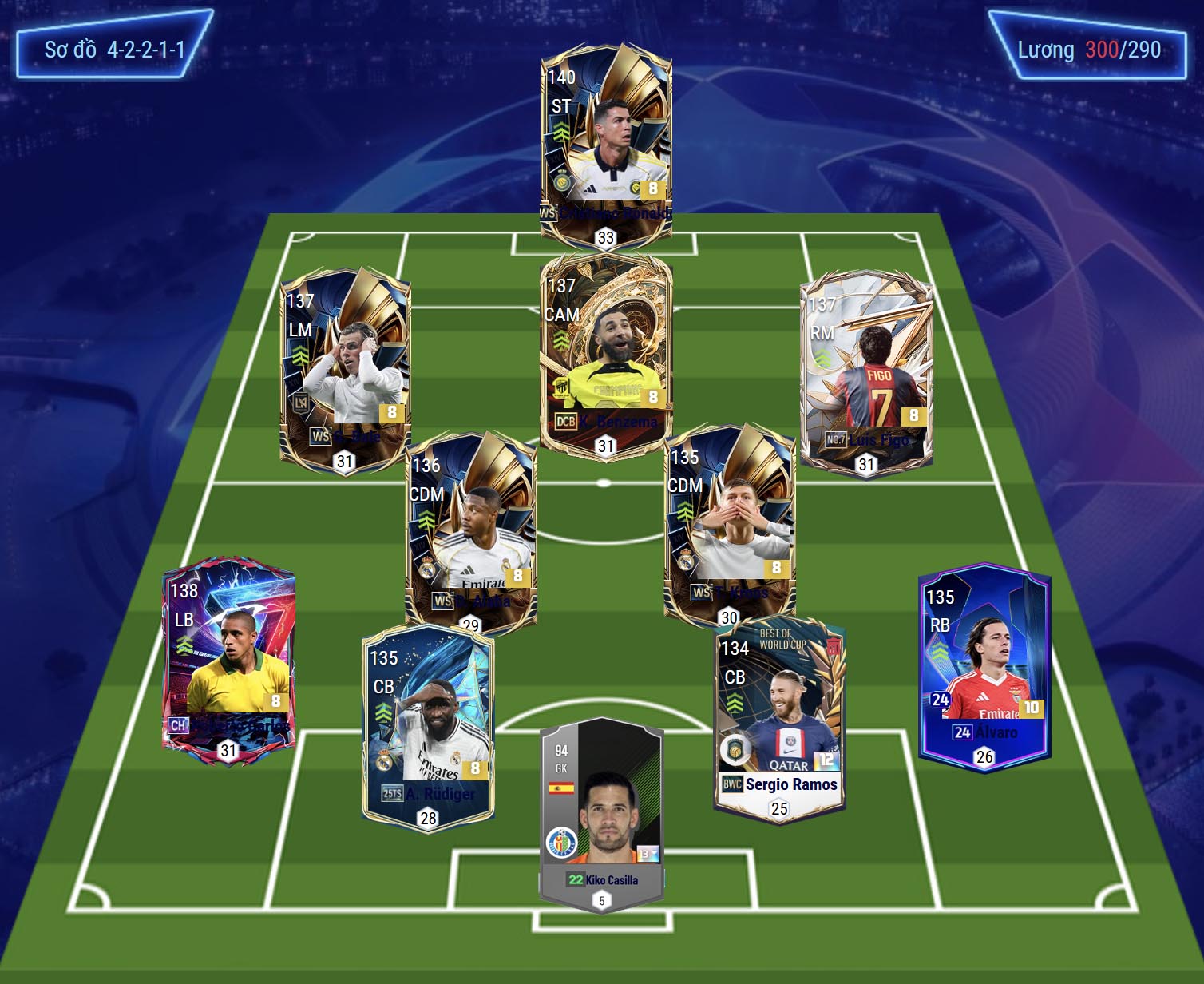
Task: Pick the Benzema CAM card
Action: tap(606, 351)
